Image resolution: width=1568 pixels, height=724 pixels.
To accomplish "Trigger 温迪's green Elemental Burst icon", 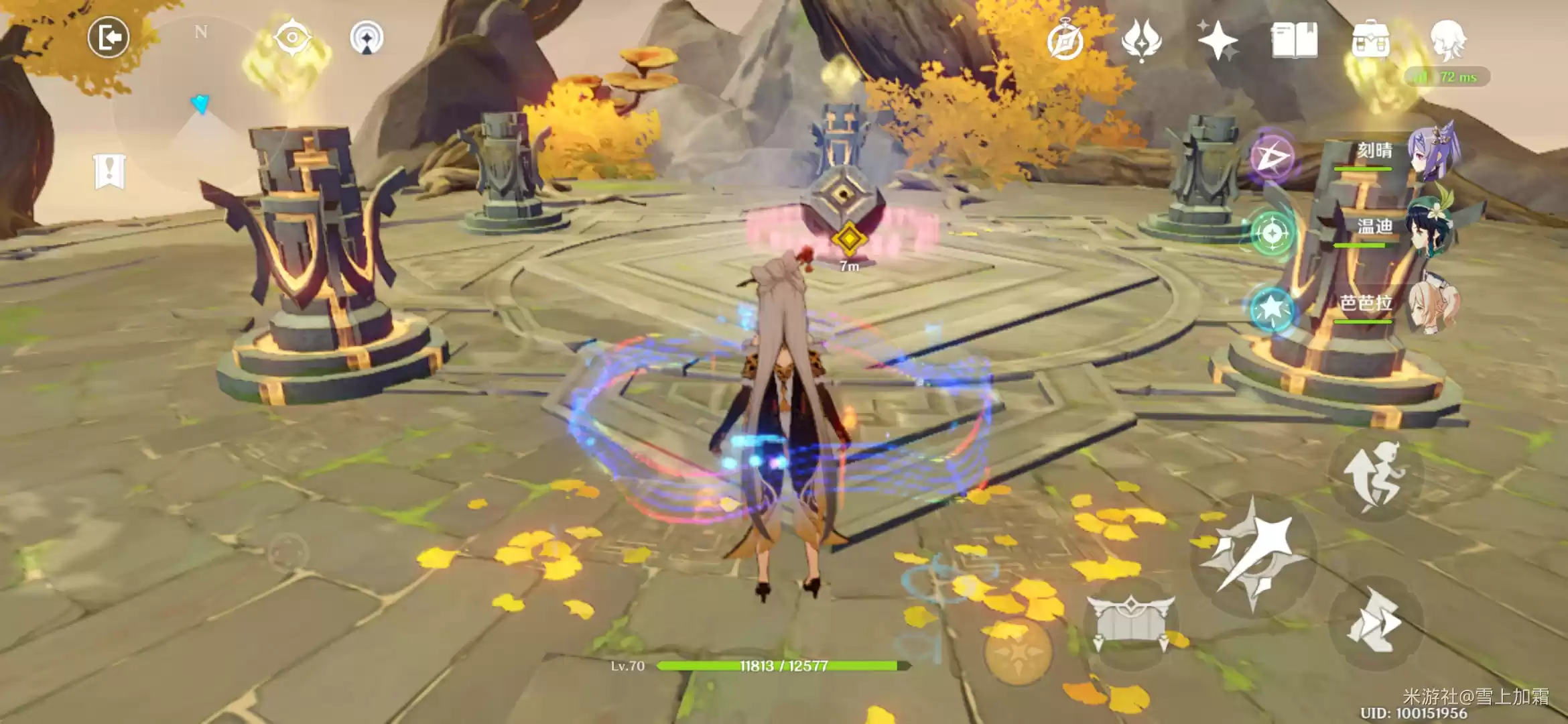I will coord(1272,233).
